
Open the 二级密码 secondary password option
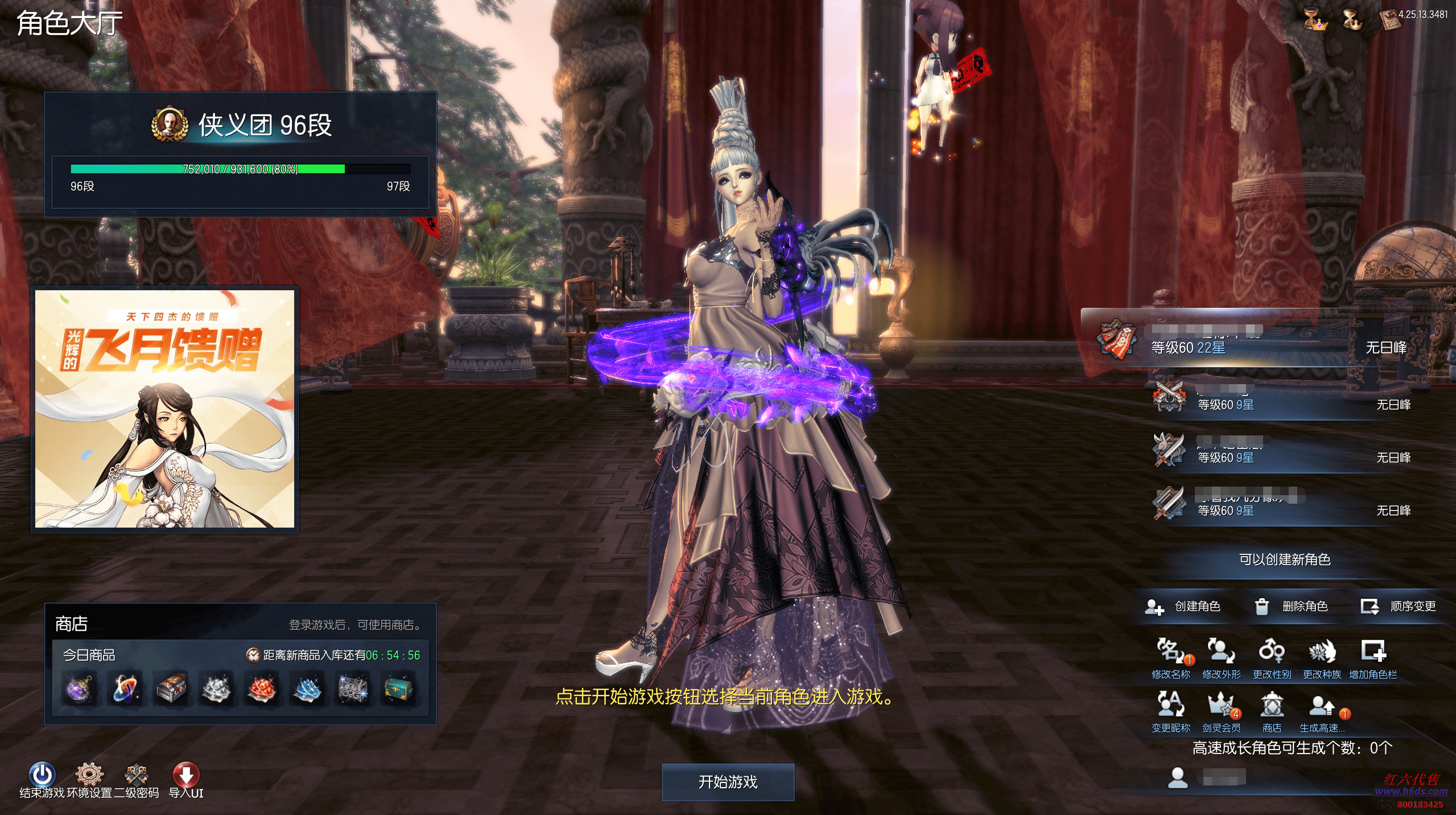pyautogui.click(x=137, y=775)
